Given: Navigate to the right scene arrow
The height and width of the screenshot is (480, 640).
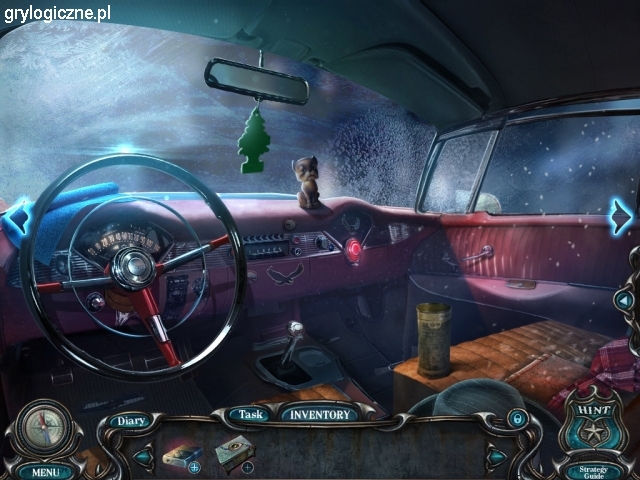Looking at the screenshot, I should pyautogui.click(x=622, y=216).
